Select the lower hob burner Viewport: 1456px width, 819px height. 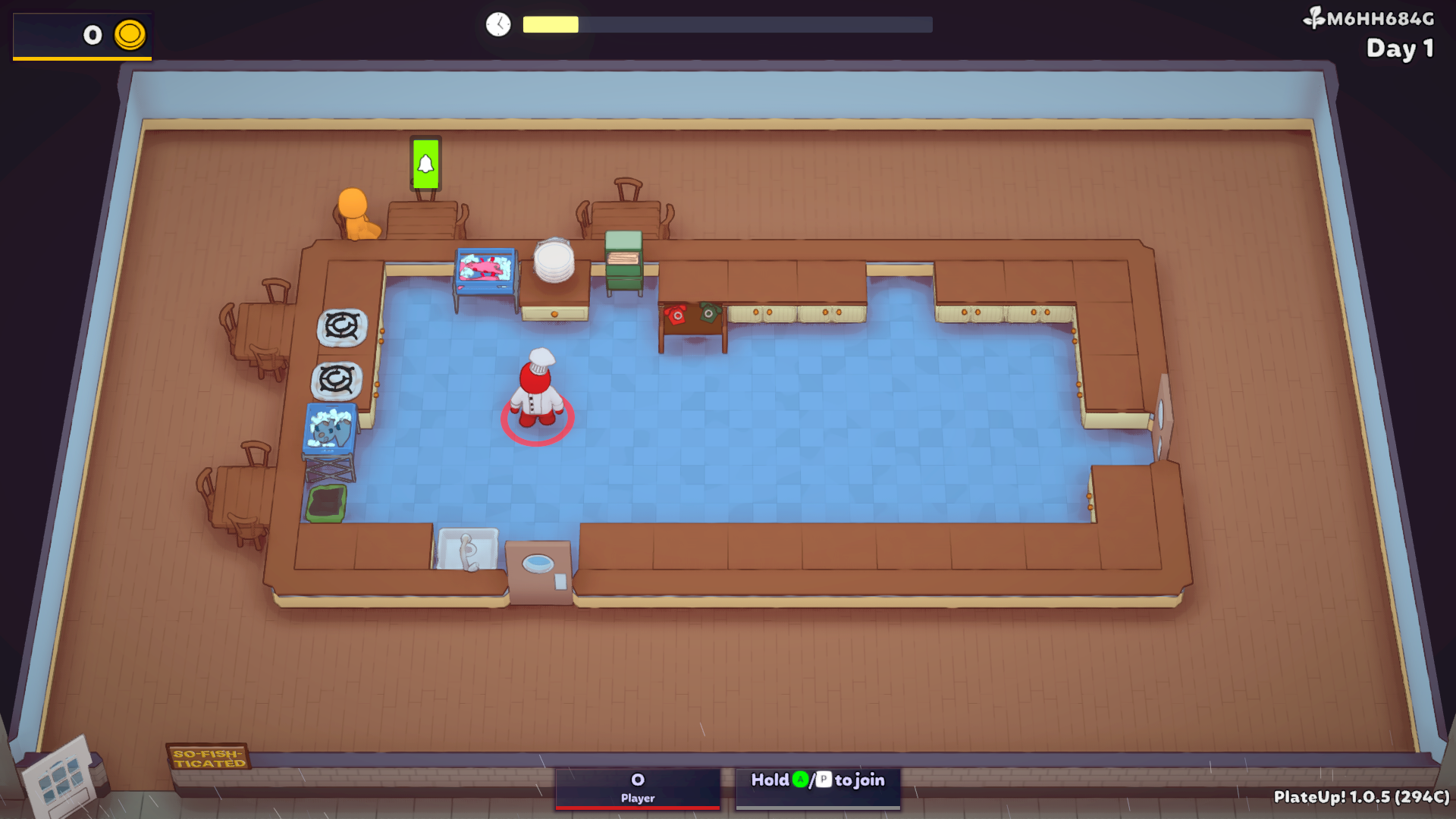pyautogui.click(x=336, y=379)
